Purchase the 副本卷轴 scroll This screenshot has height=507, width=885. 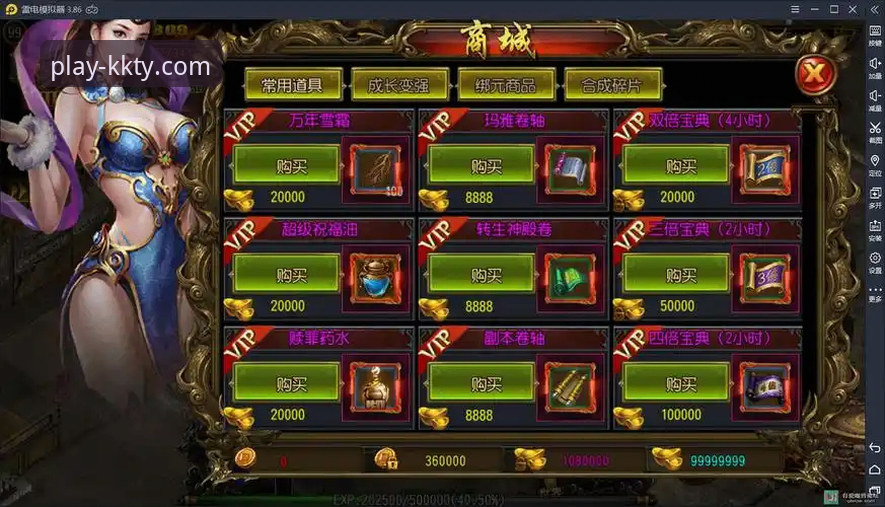(x=479, y=383)
